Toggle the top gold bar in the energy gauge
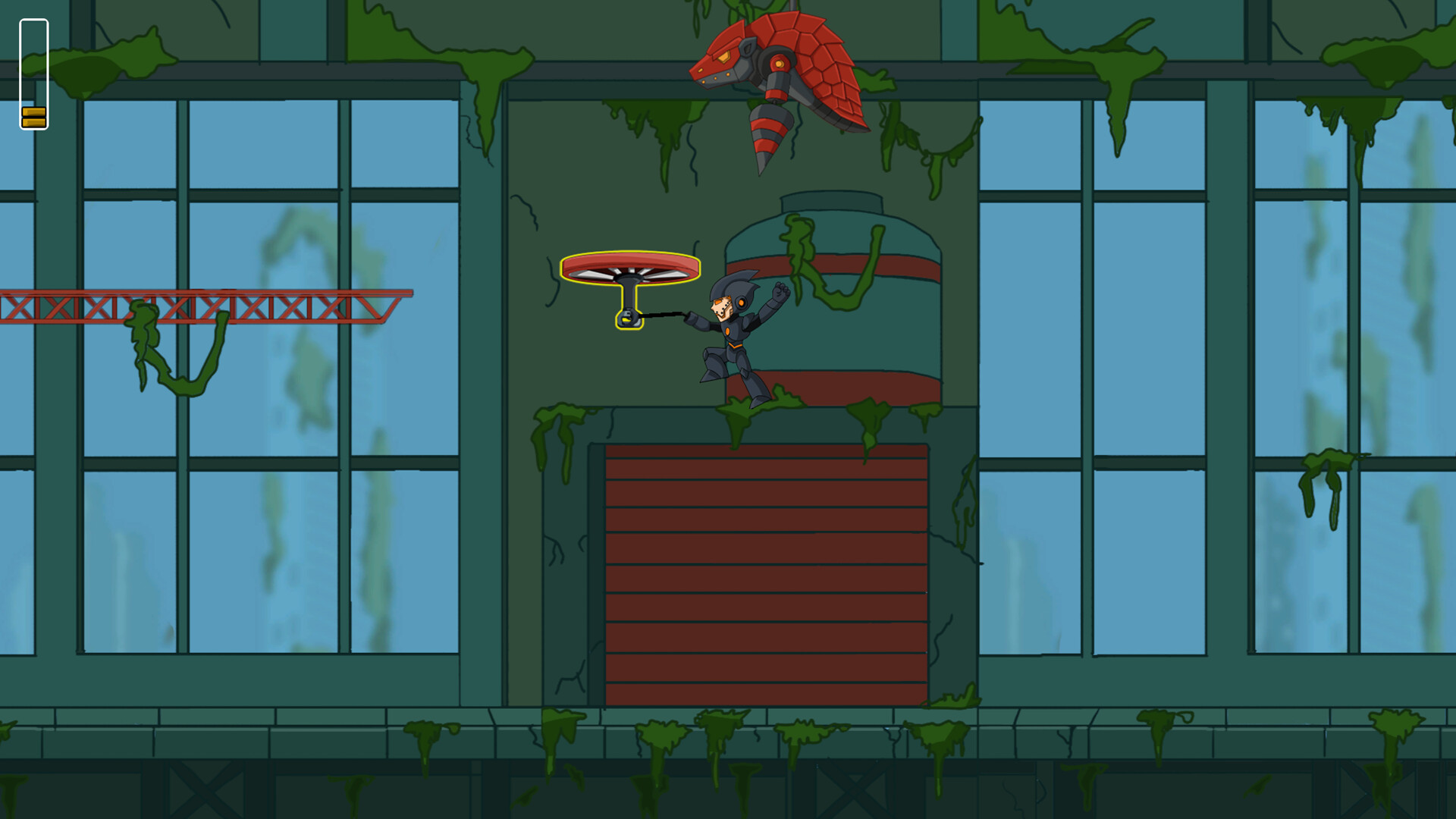This screenshot has width=1456, height=819. click(x=33, y=111)
